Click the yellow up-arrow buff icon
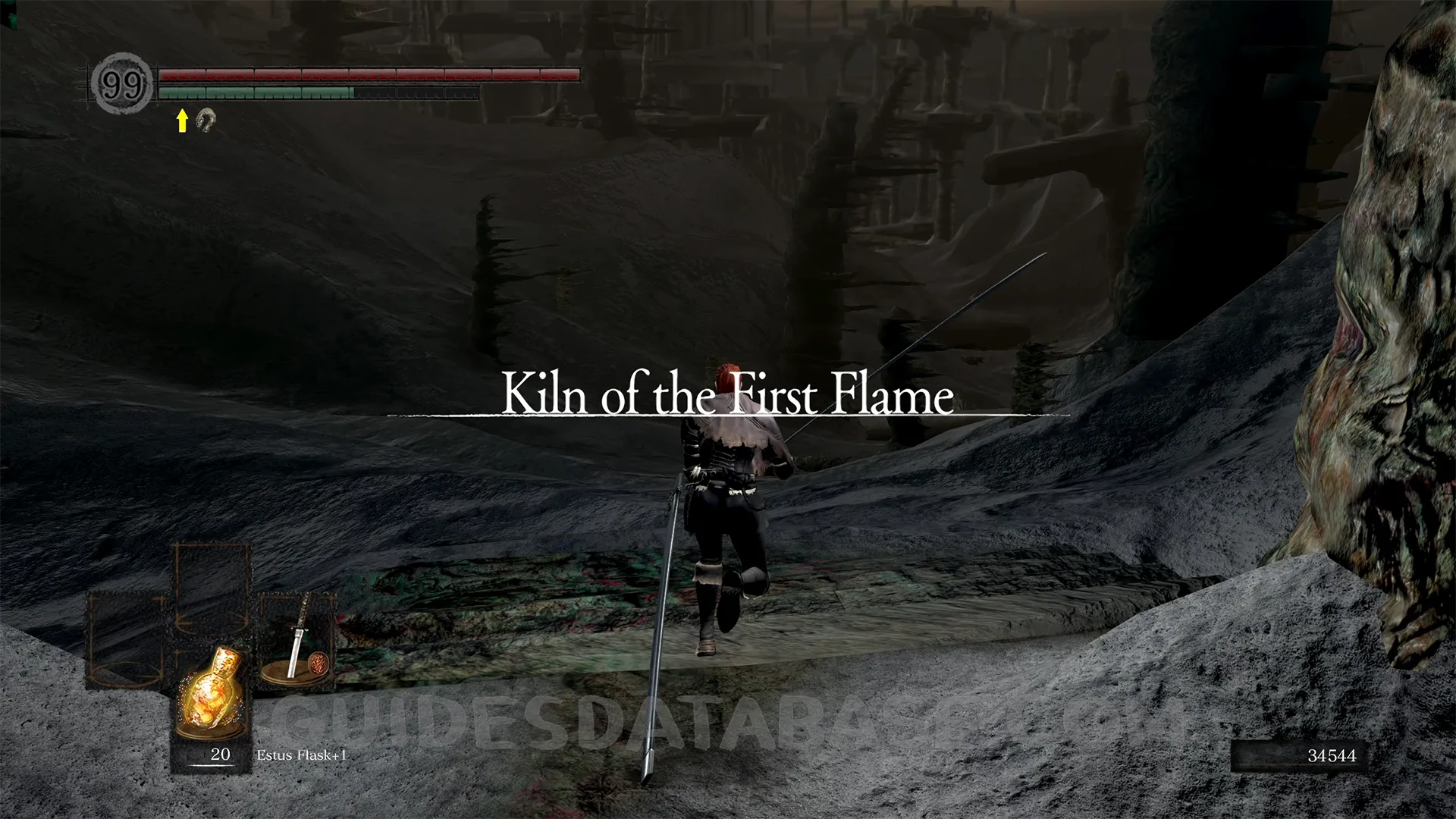1456x819 pixels. coord(182,121)
